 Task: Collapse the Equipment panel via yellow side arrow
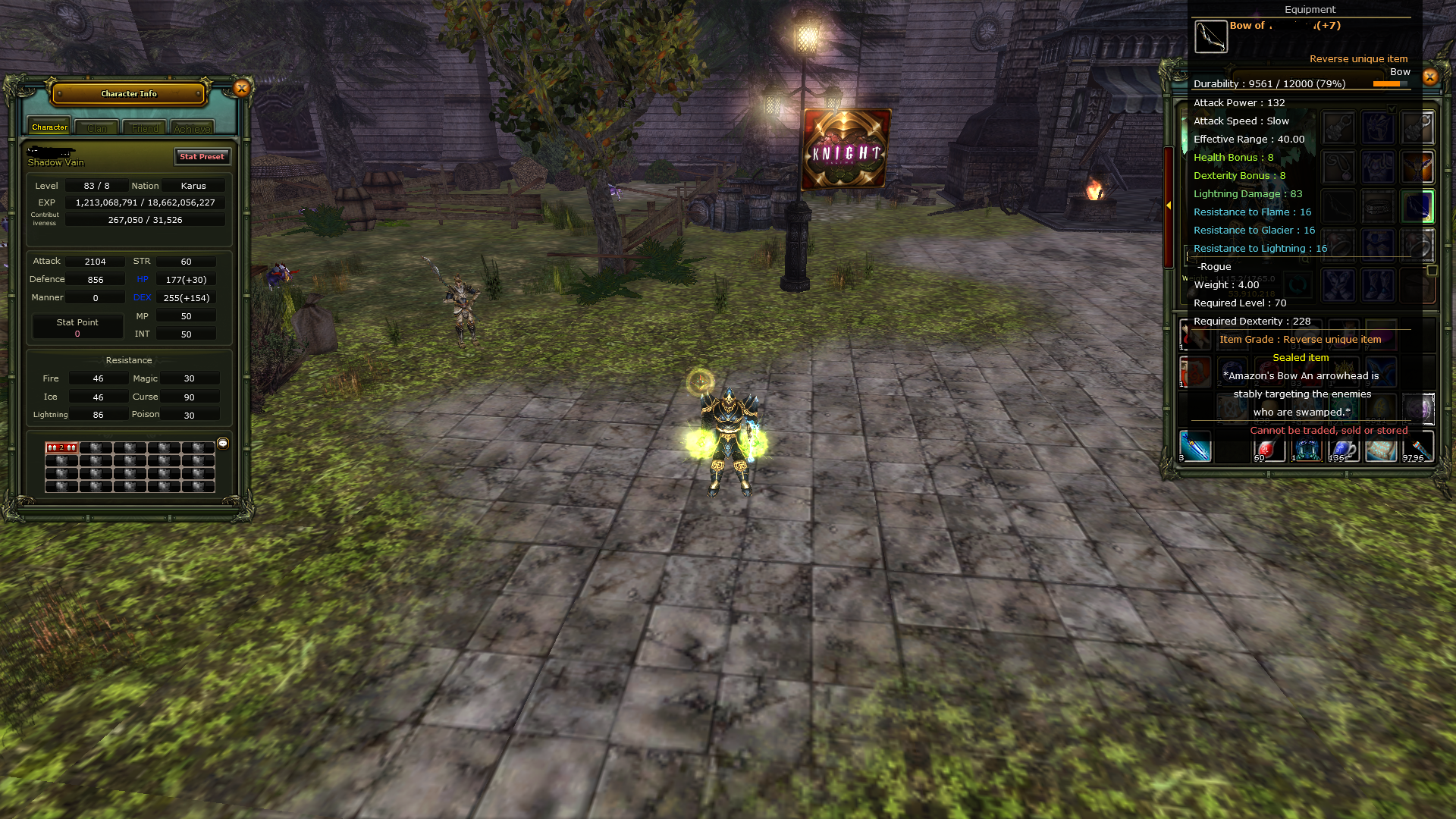(x=1169, y=205)
